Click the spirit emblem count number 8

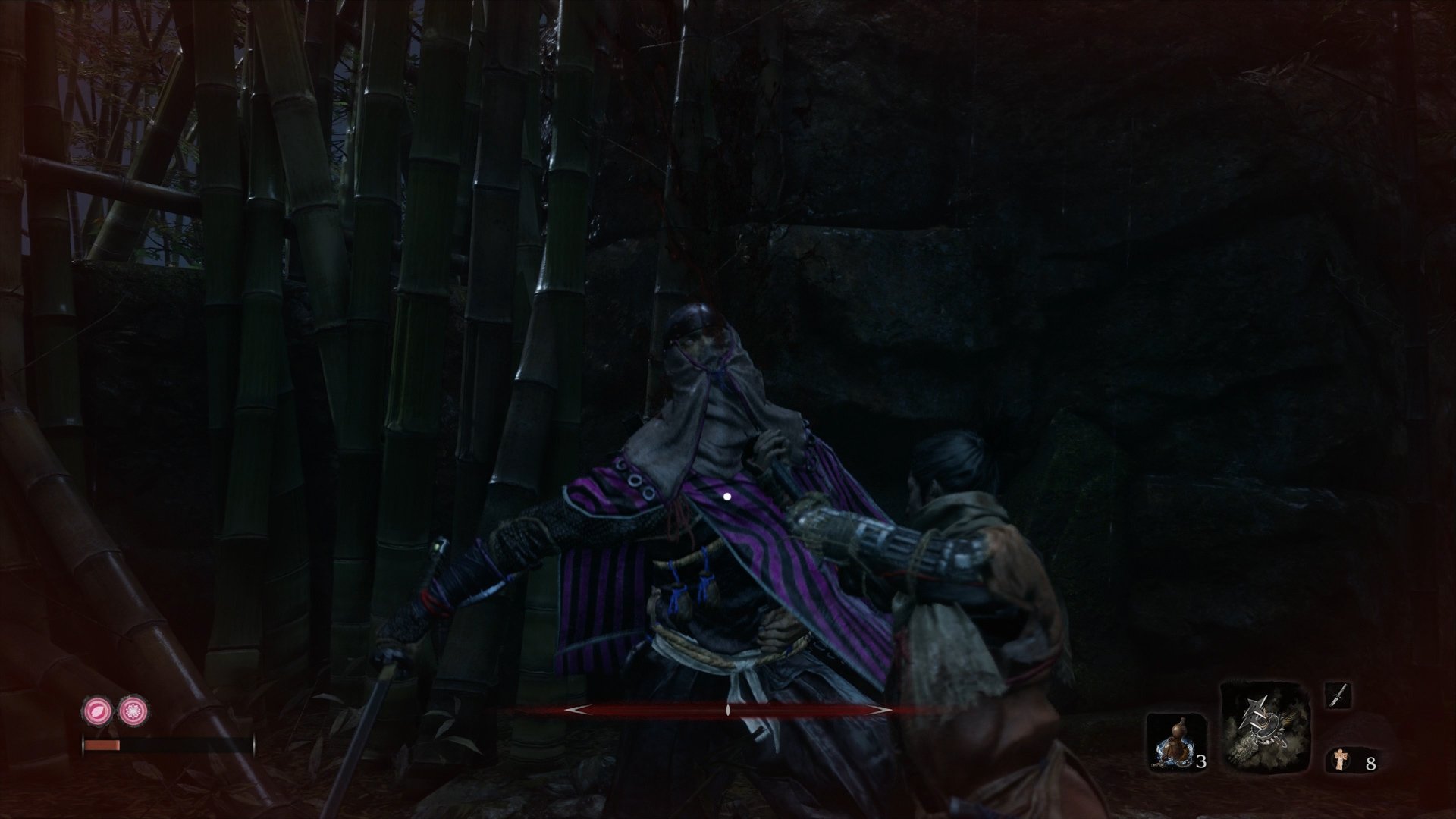[1373, 762]
